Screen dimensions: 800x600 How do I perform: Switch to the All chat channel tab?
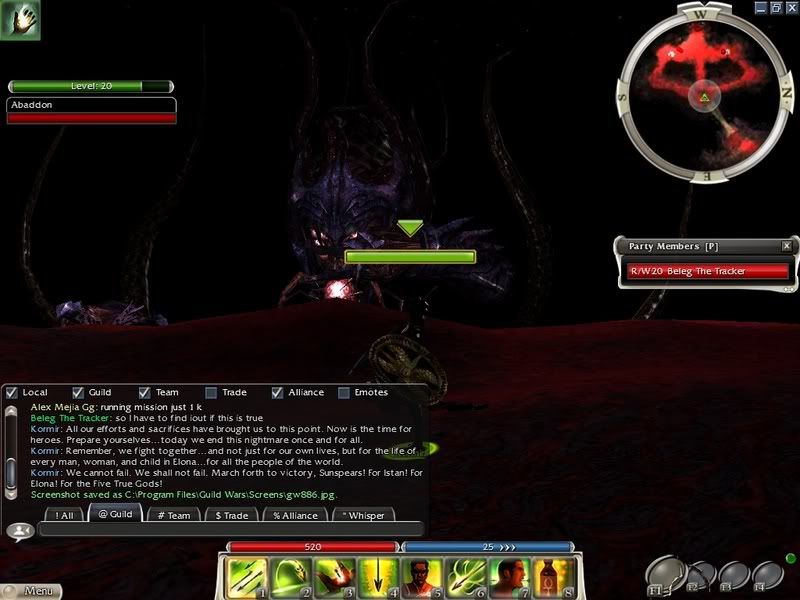65,515
